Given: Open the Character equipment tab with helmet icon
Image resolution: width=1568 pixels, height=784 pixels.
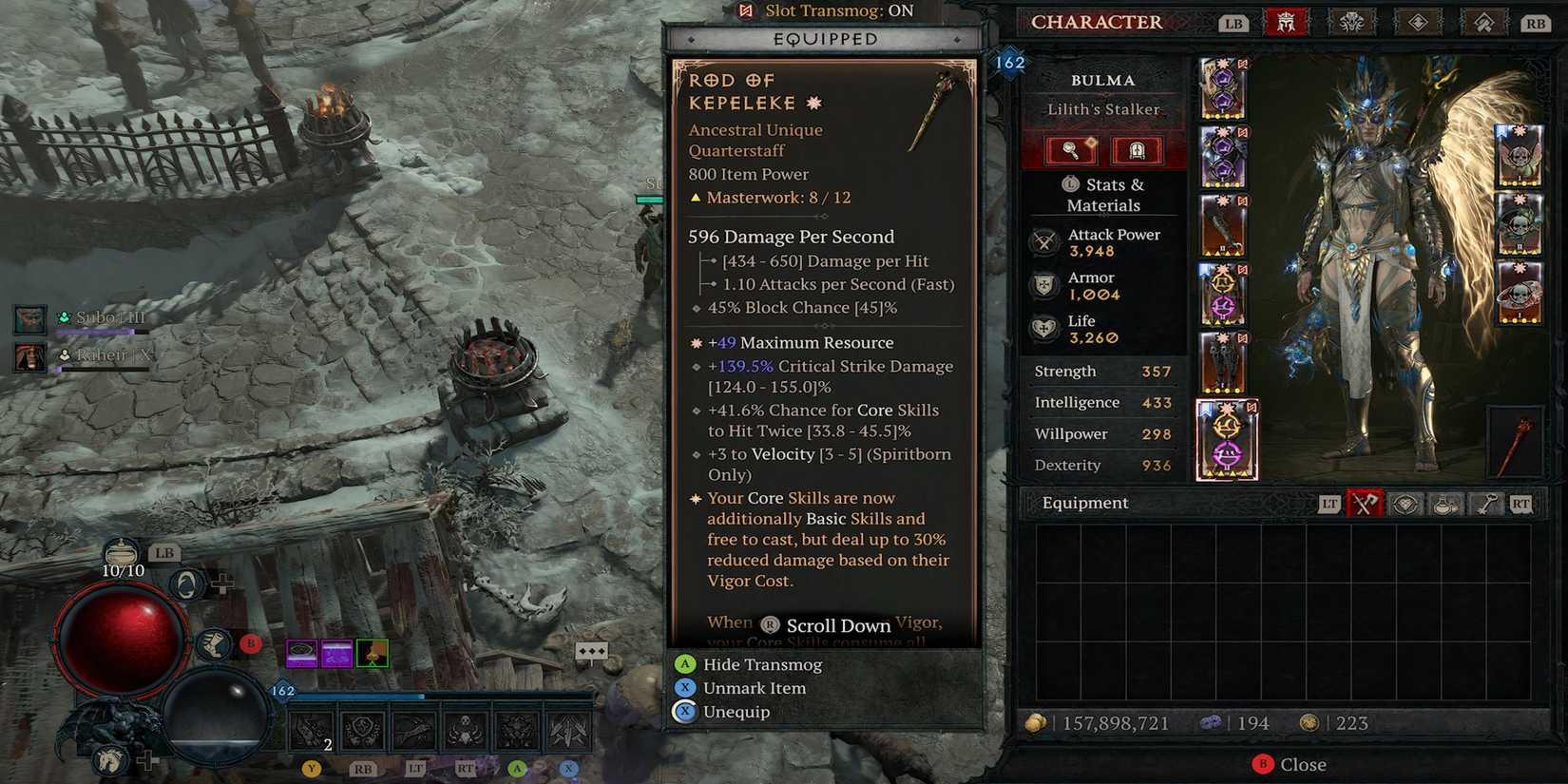Looking at the screenshot, I should point(1286,22).
